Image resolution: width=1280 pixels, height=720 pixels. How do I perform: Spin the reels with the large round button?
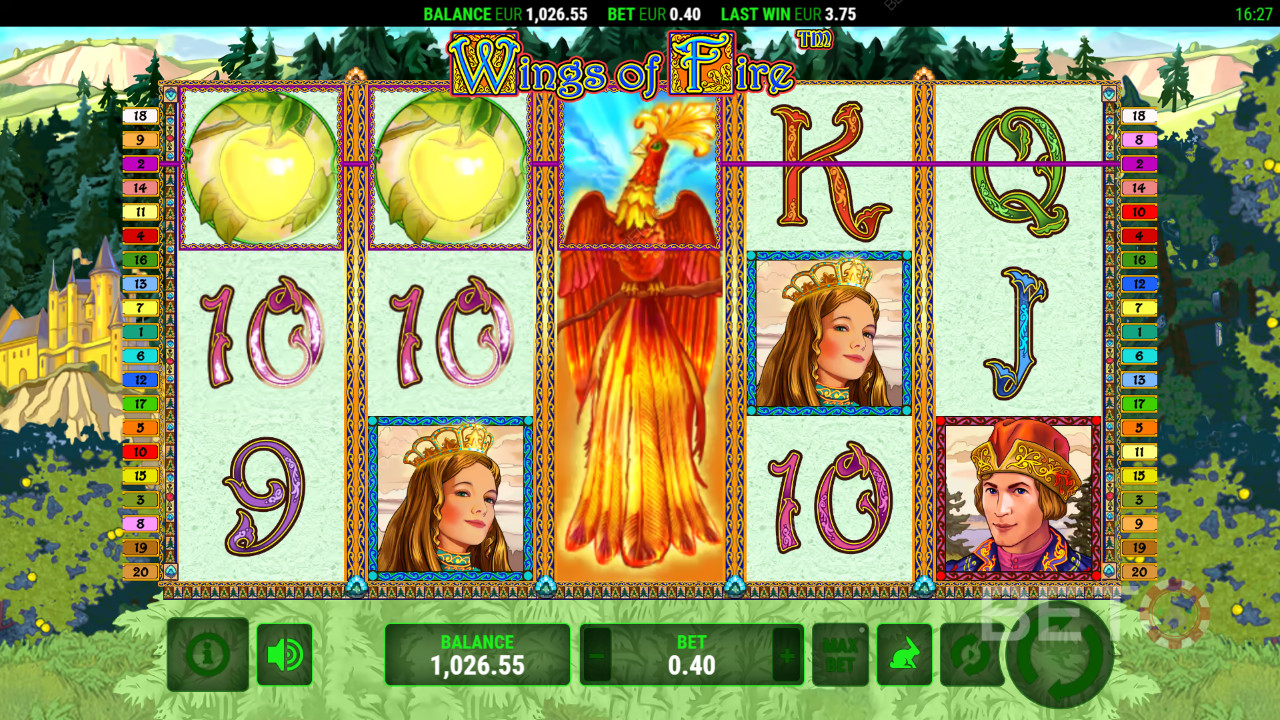pyautogui.click(x=1059, y=655)
